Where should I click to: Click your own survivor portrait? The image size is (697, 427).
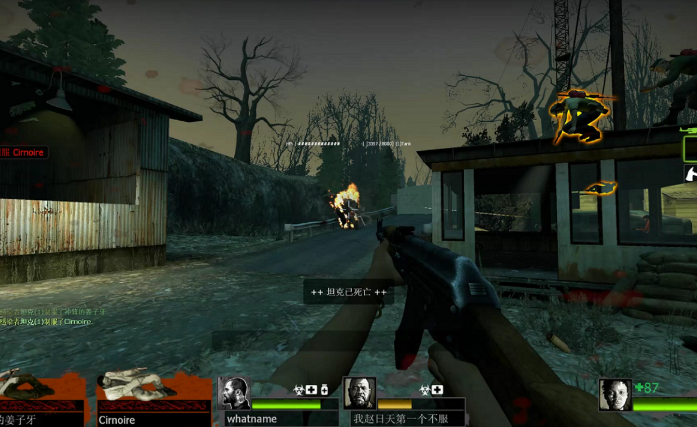614,394
